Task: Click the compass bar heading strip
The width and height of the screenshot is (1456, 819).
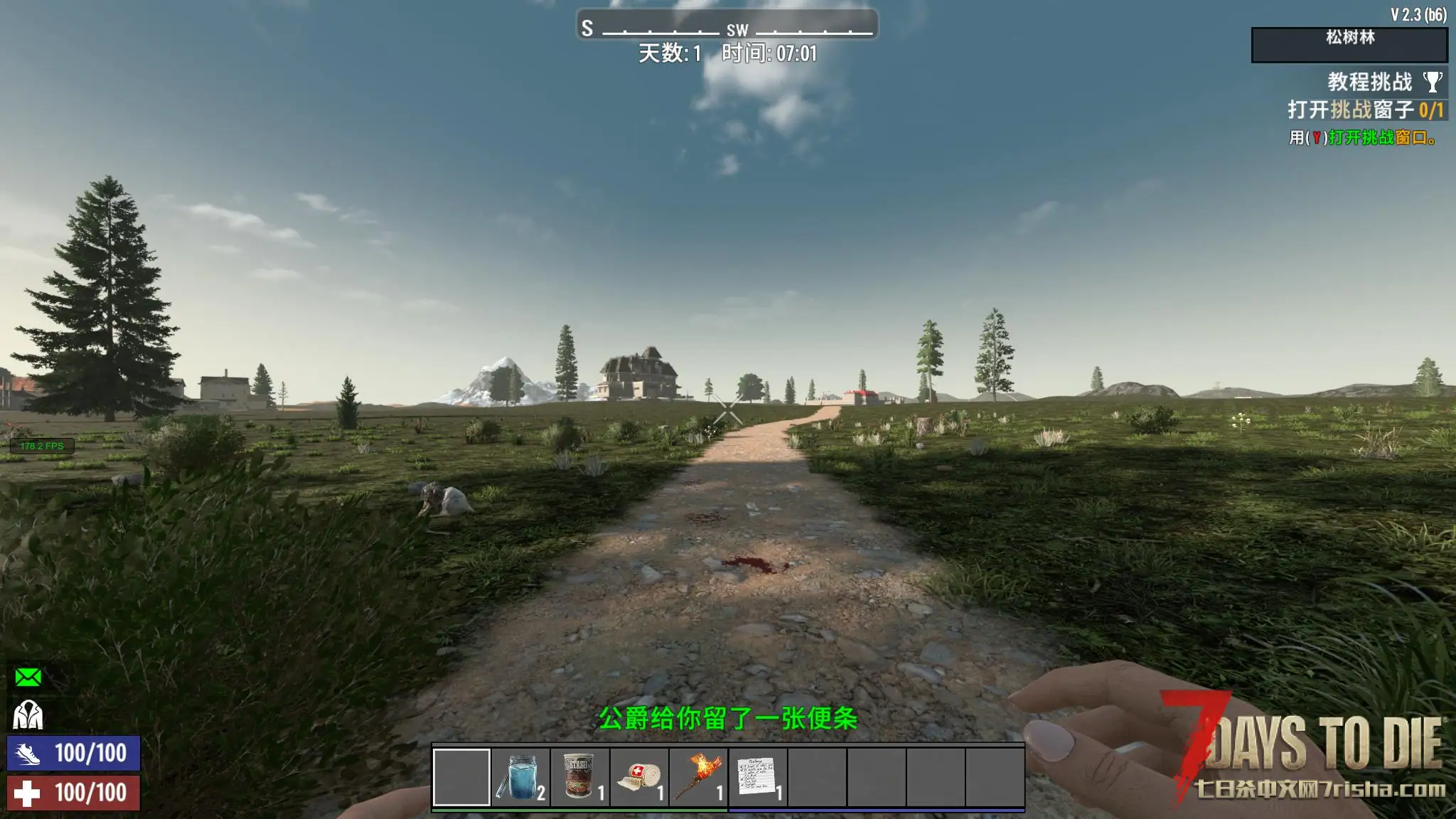Action: pos(727,26)
